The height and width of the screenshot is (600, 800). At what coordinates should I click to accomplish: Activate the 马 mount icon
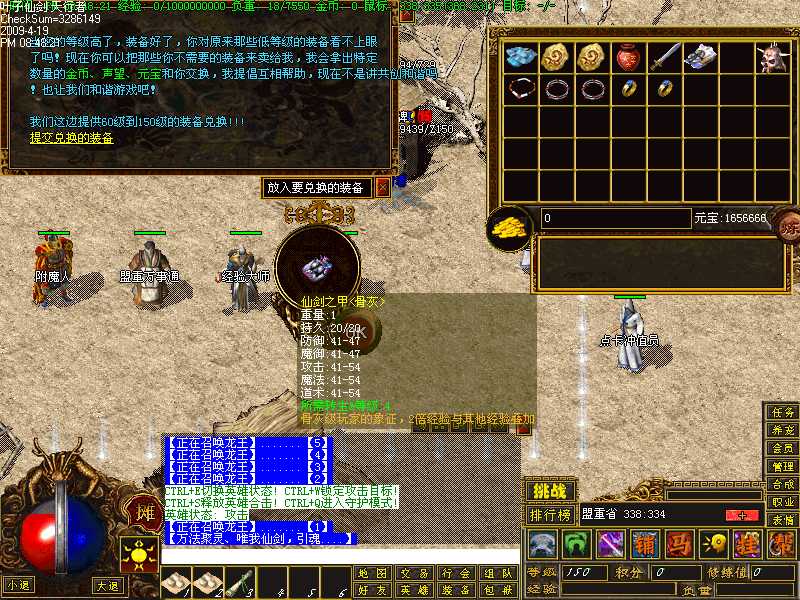click(x=679, y=545)
